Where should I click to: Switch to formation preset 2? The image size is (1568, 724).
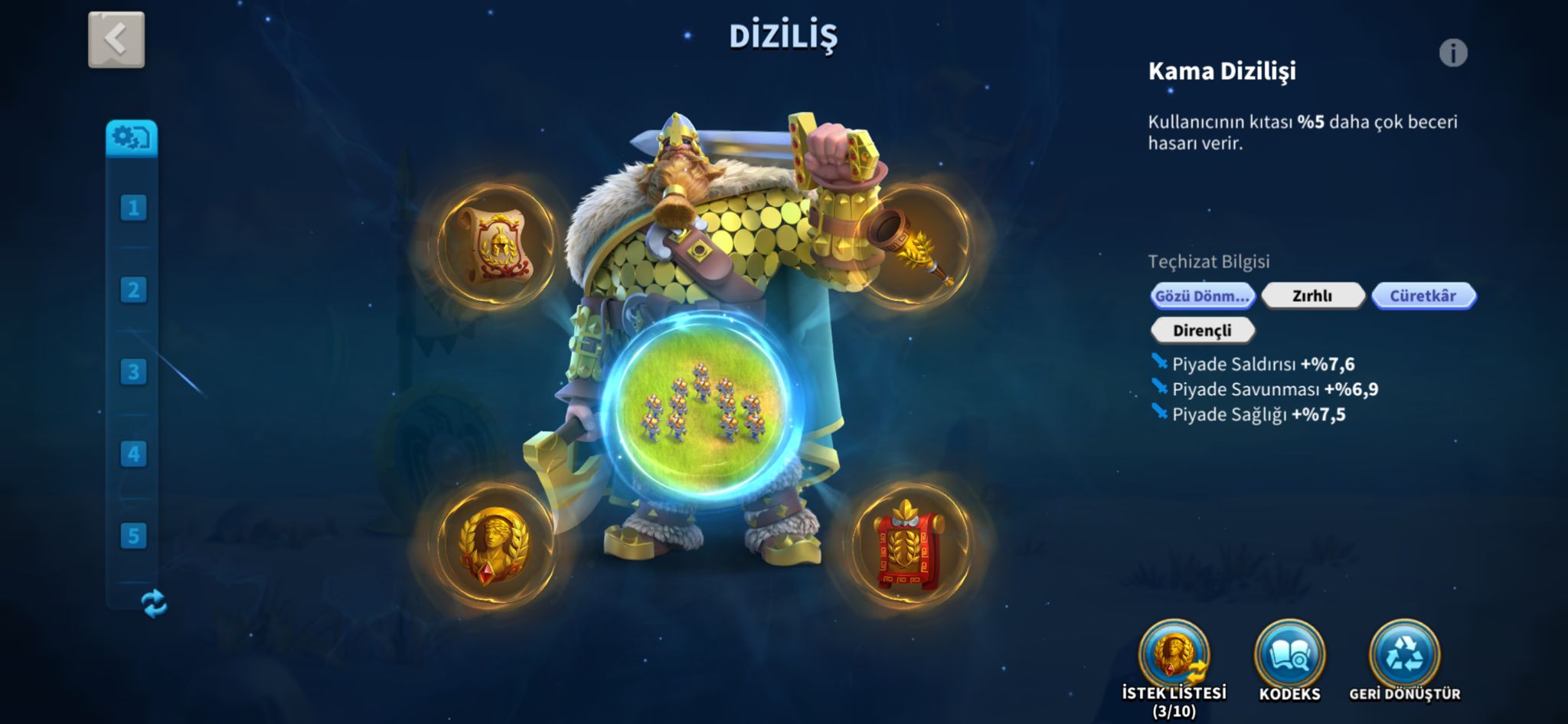click(133, 290)
